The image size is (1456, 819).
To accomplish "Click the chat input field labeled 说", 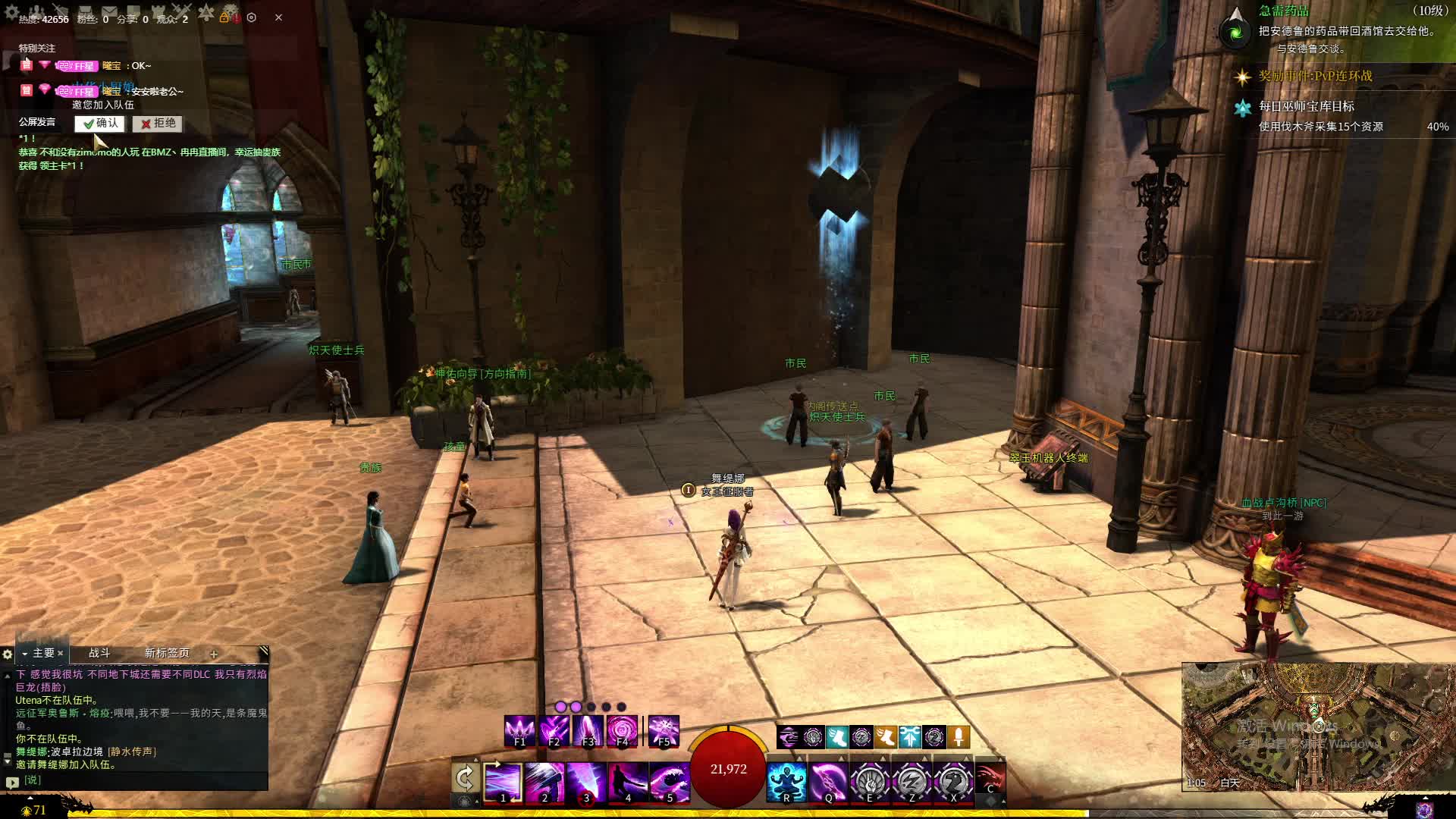I will tap(144, 780).
